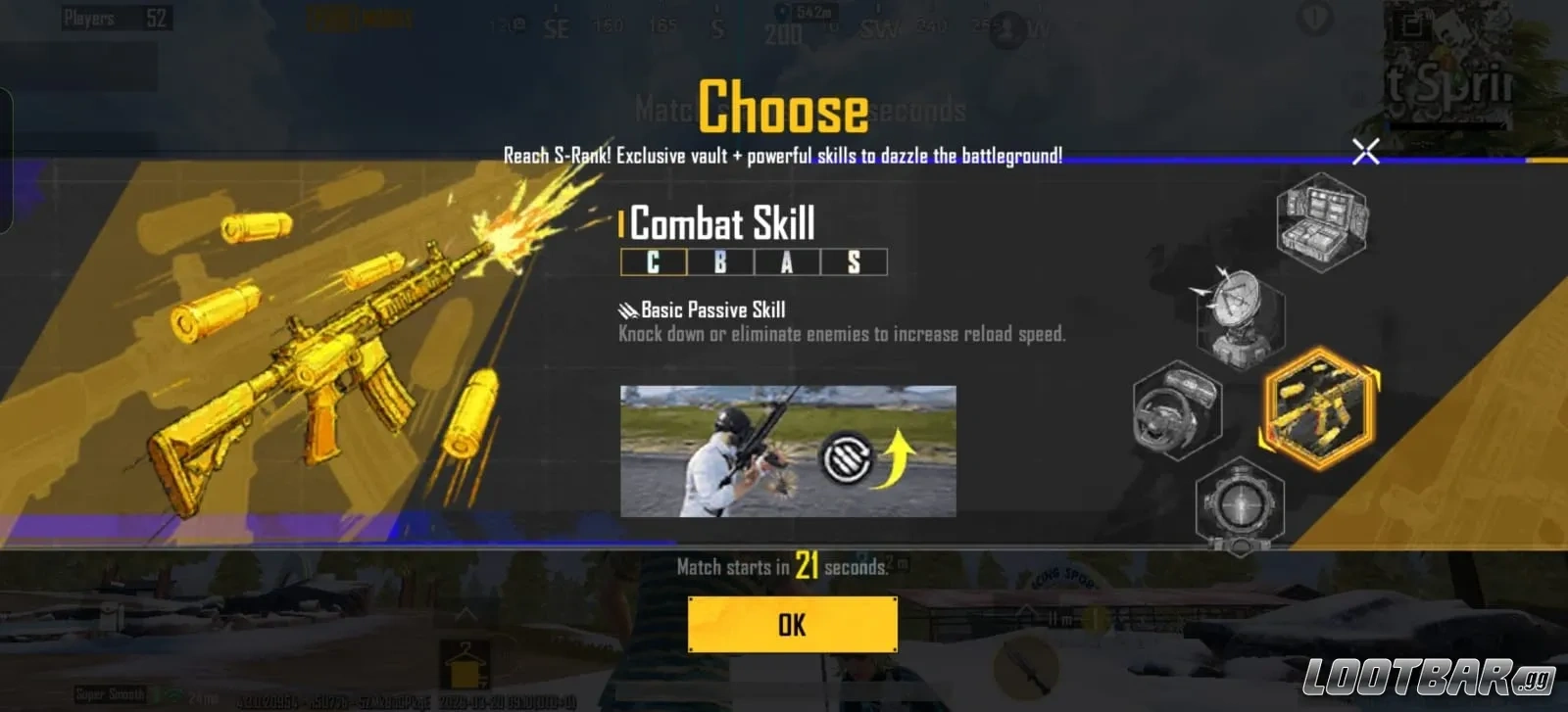
Task: Open the wardrobe hanger icon
Action: tap(465, 662)
